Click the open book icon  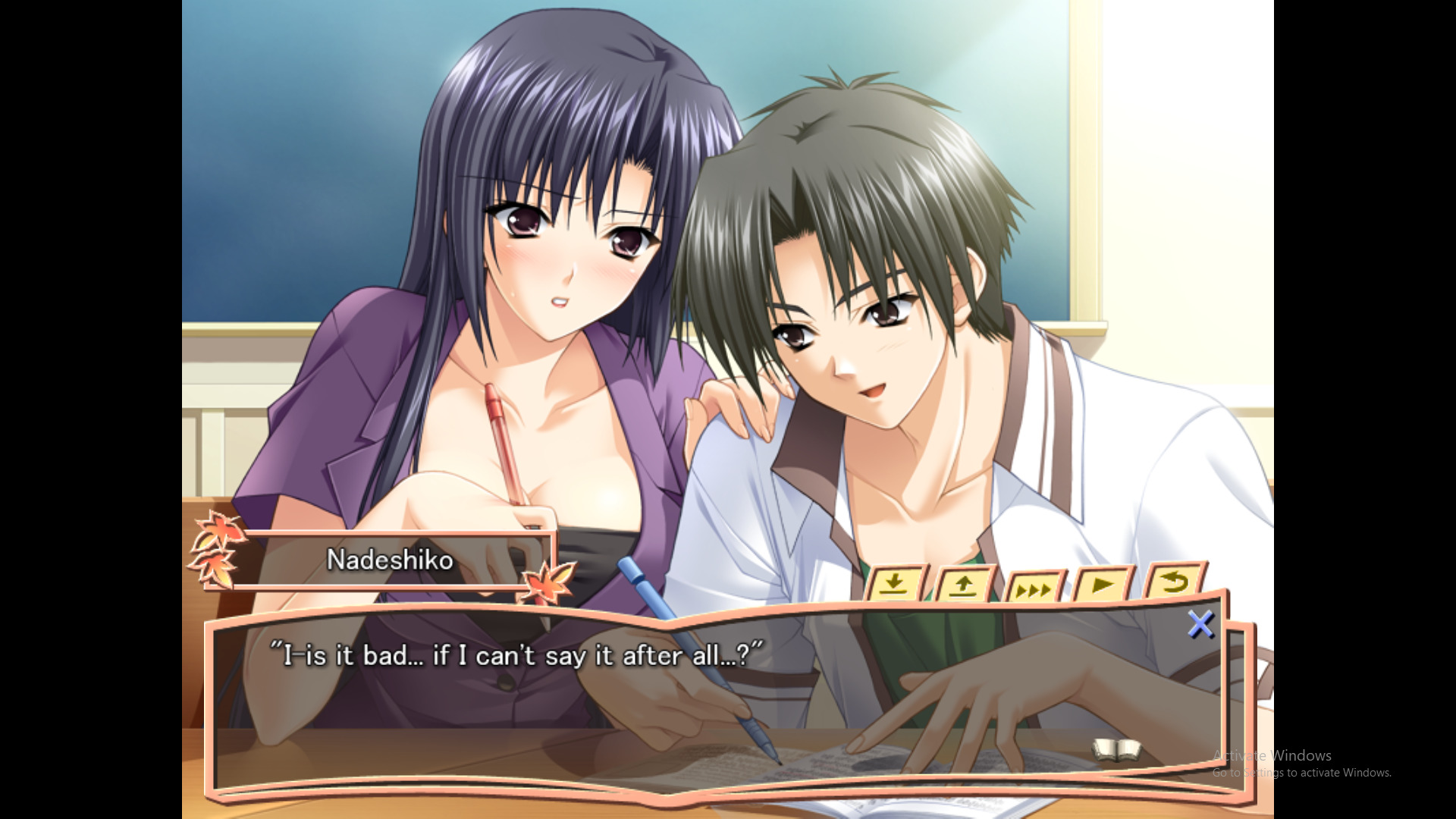pos(1116,751)
